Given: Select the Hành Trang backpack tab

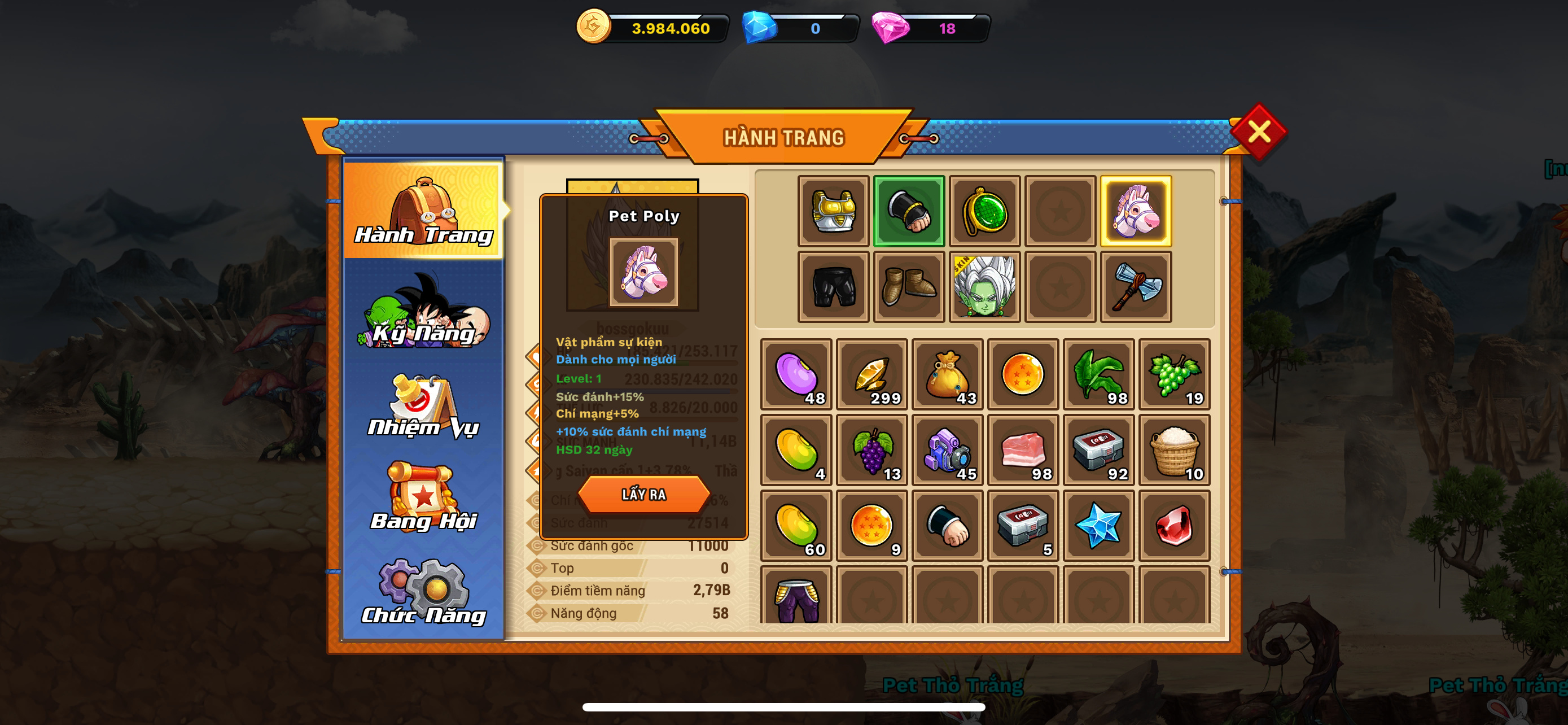Looking at the screenshot, I should pos(424,210).
